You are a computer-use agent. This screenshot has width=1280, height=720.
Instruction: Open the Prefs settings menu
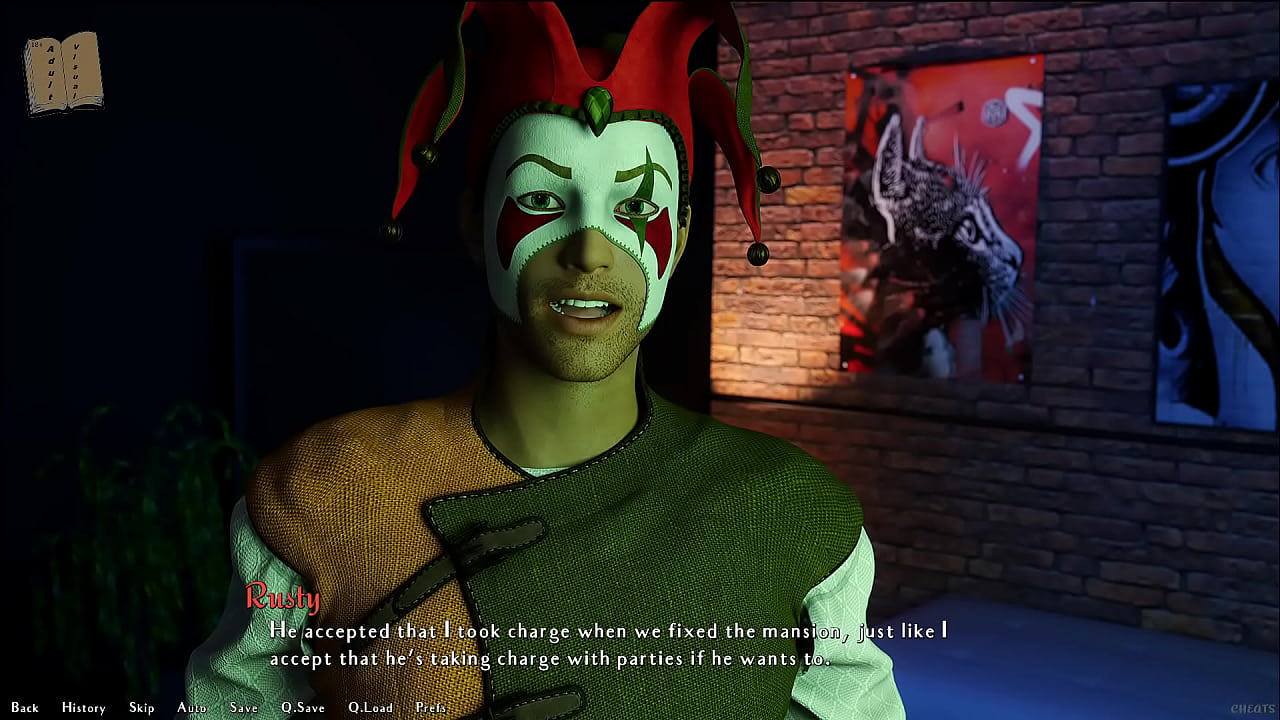[431, 707]
